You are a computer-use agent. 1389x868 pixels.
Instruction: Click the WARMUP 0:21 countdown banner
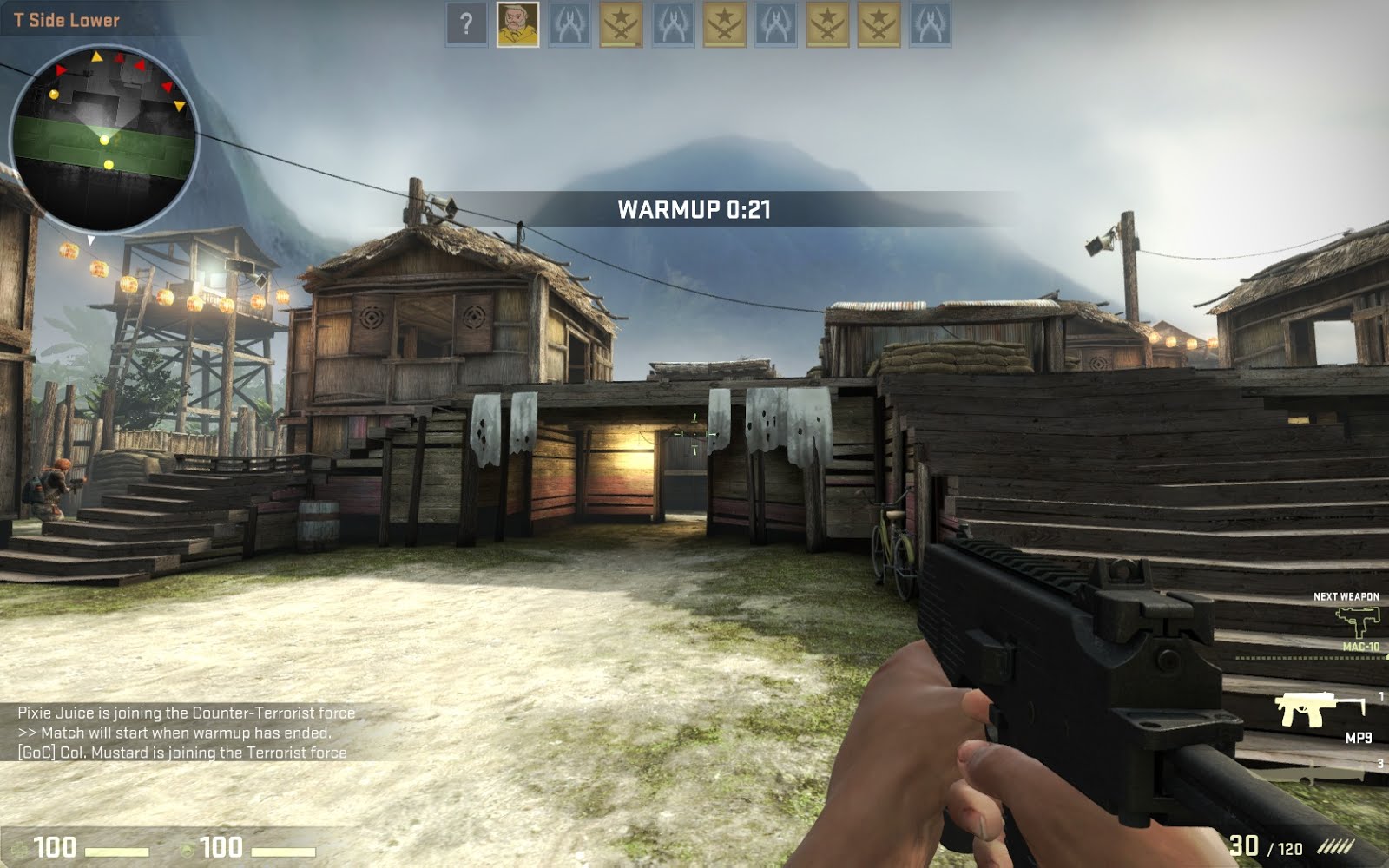point(694,208)
